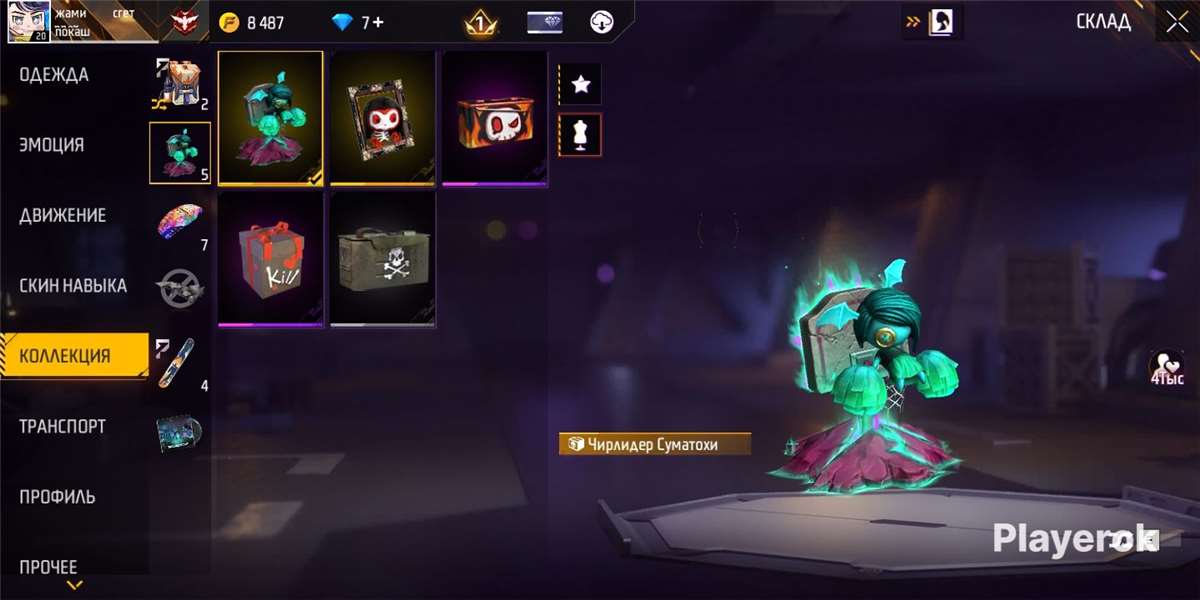Image resolution: width=1200 pixels, height=600 pixels.
Task: Select the grey Kill gift box item
Action: pos(271,260)
